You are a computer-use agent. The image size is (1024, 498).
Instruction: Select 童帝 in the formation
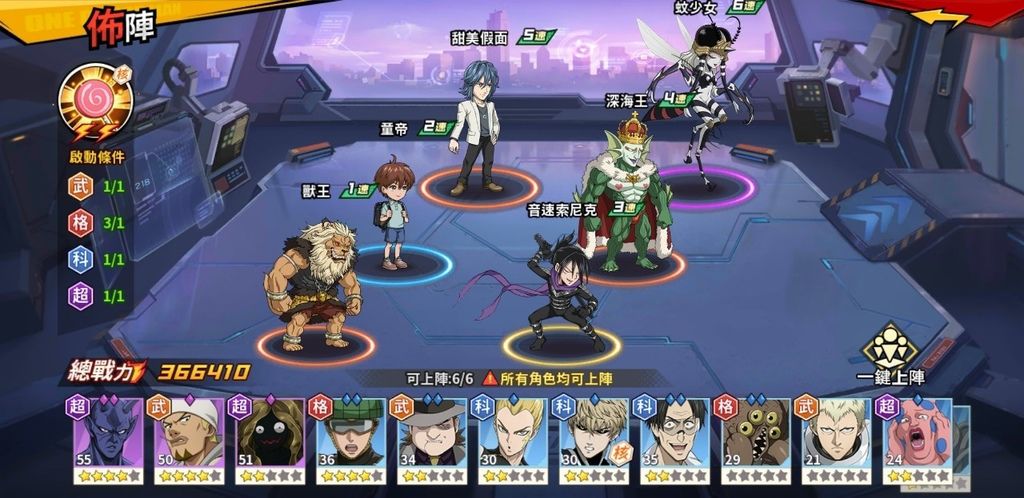point(394,215)
